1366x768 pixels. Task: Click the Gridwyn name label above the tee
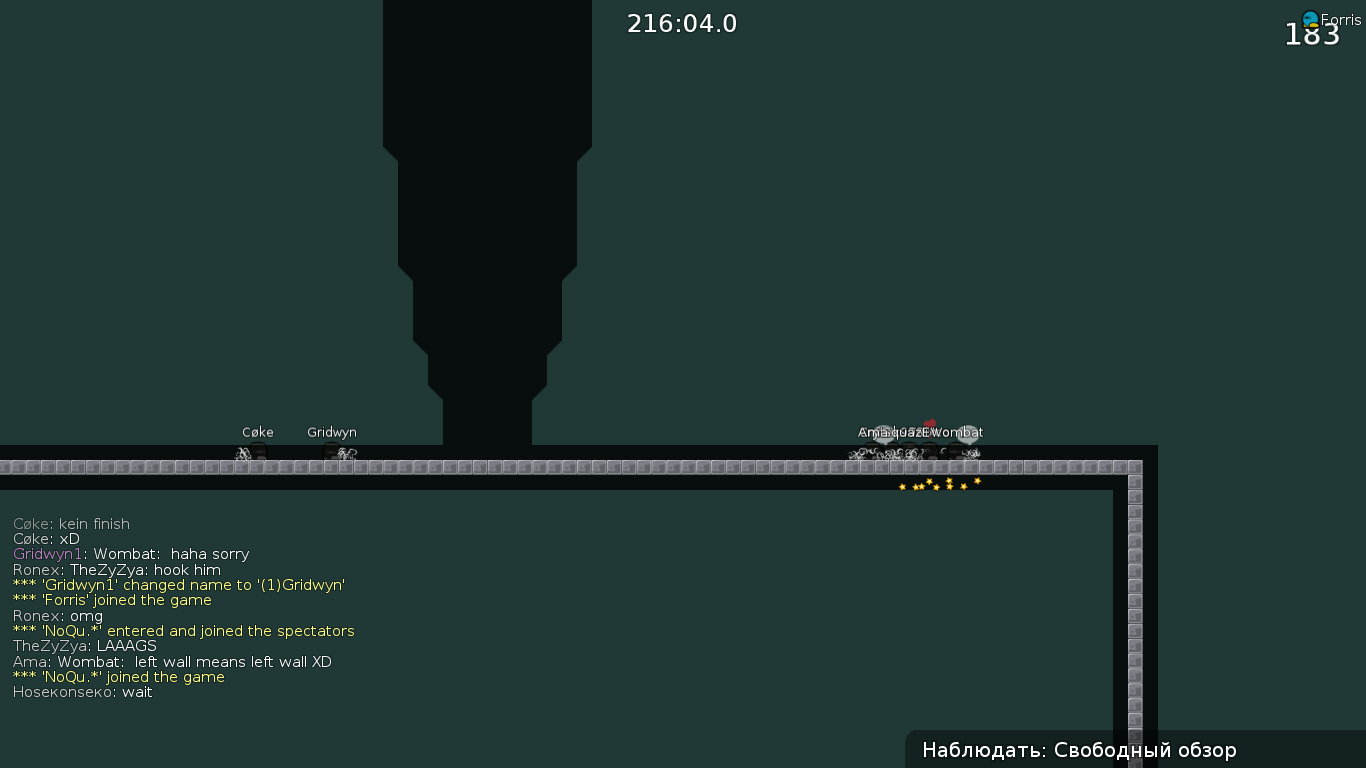(331, 432)
